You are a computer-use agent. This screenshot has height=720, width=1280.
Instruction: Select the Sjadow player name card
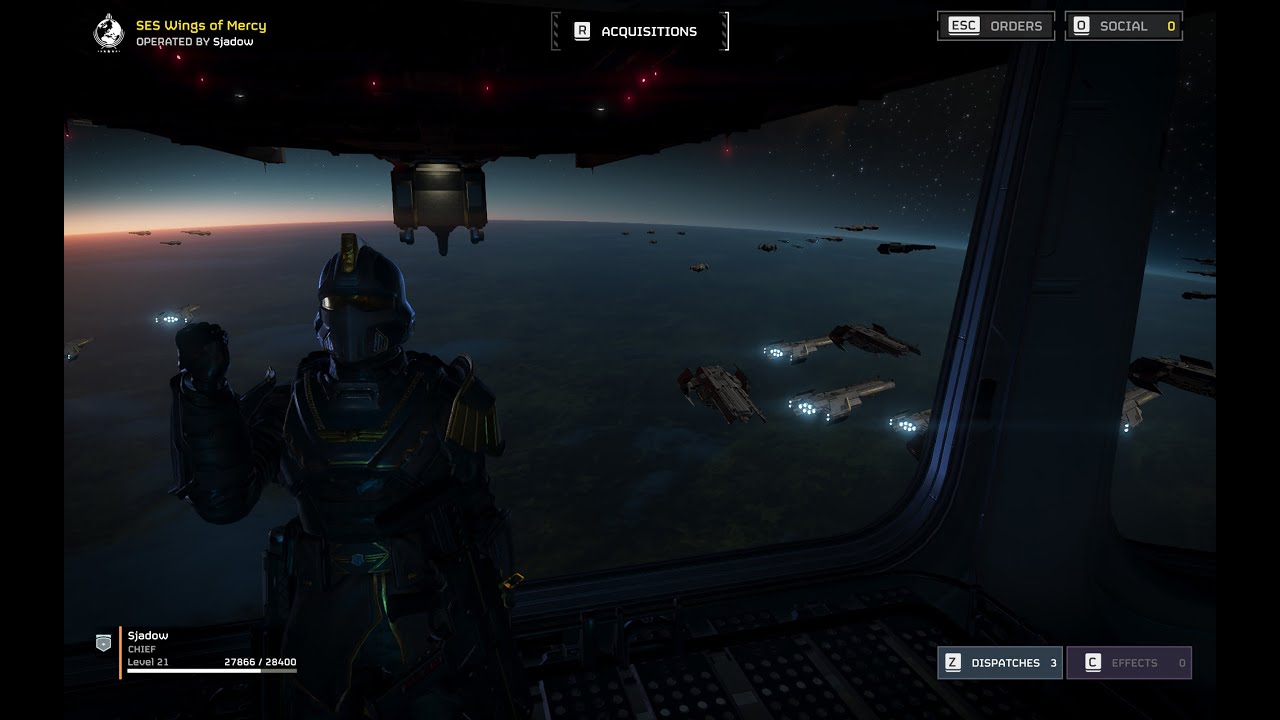click(x=148, y=636)
